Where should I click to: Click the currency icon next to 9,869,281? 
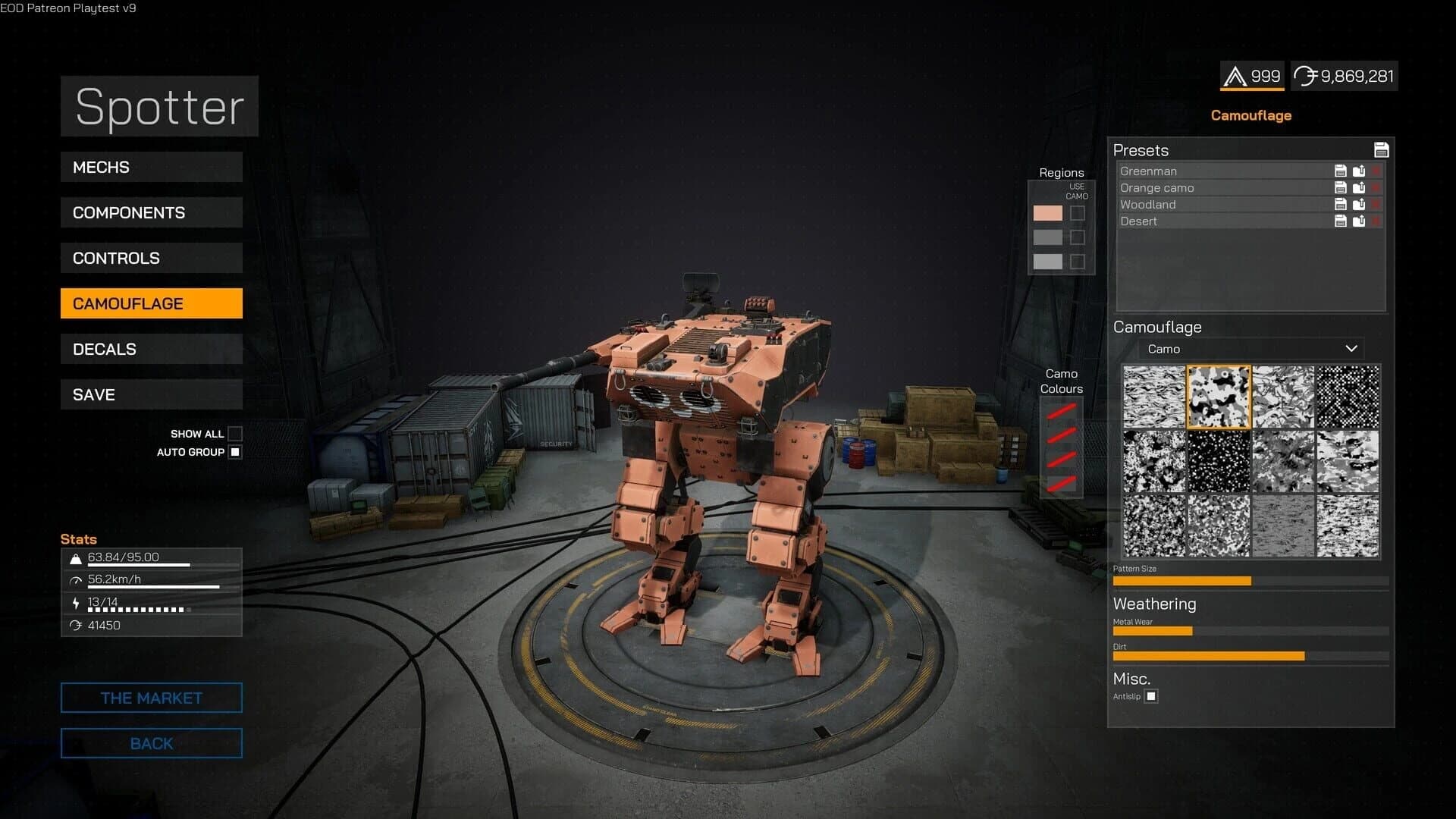tap(1306, 76)
